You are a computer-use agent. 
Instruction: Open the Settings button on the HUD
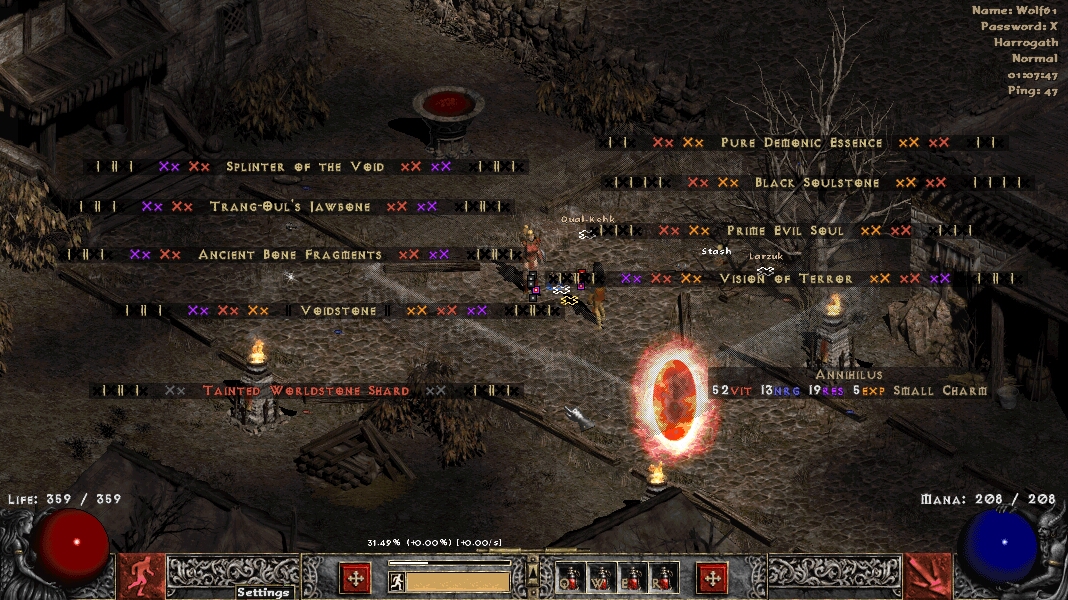click(x=263, y=592)
